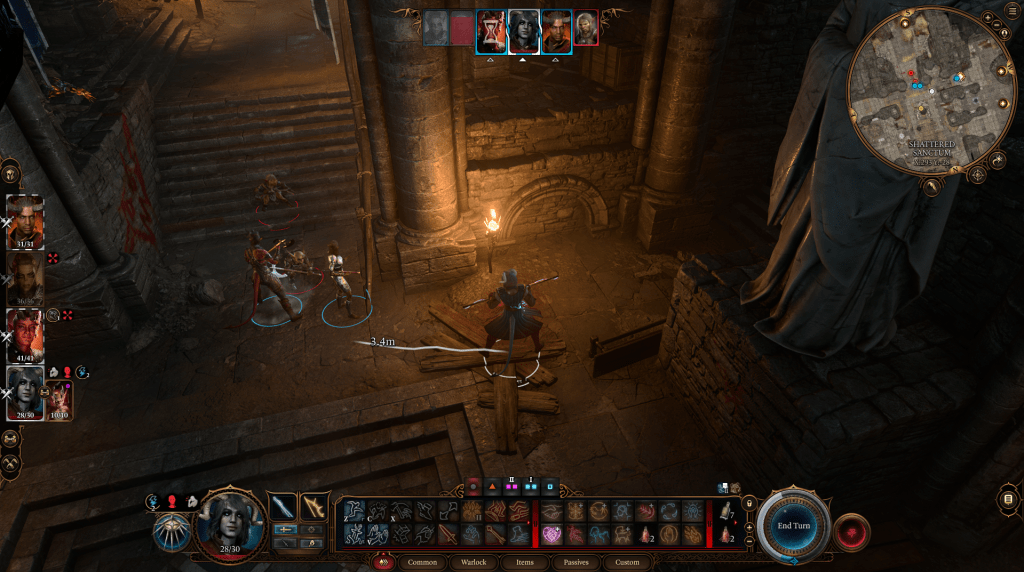Switch to the Common hotbar tab

pos(424,562)
